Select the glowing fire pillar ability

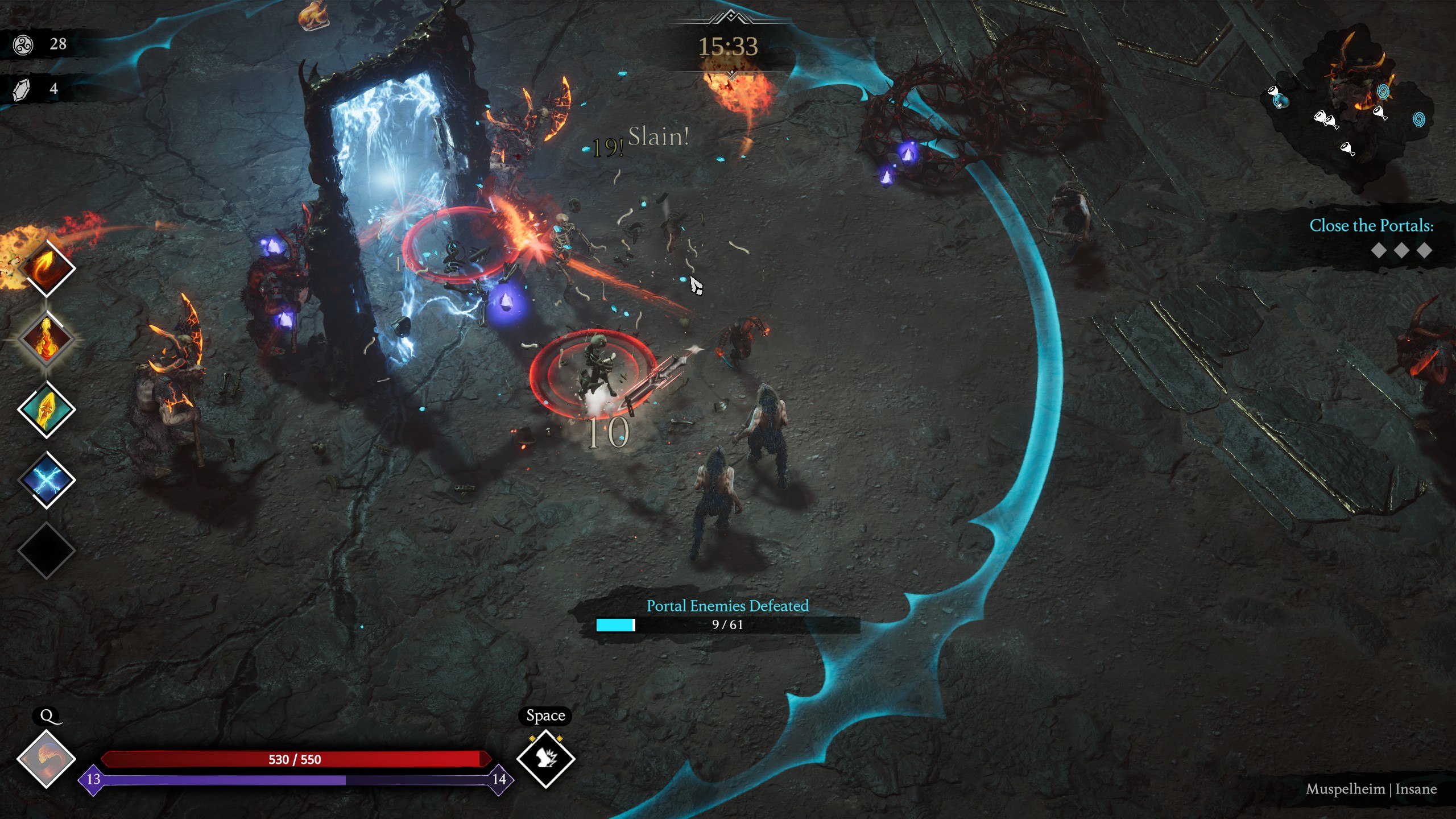(x=47, y=339)
